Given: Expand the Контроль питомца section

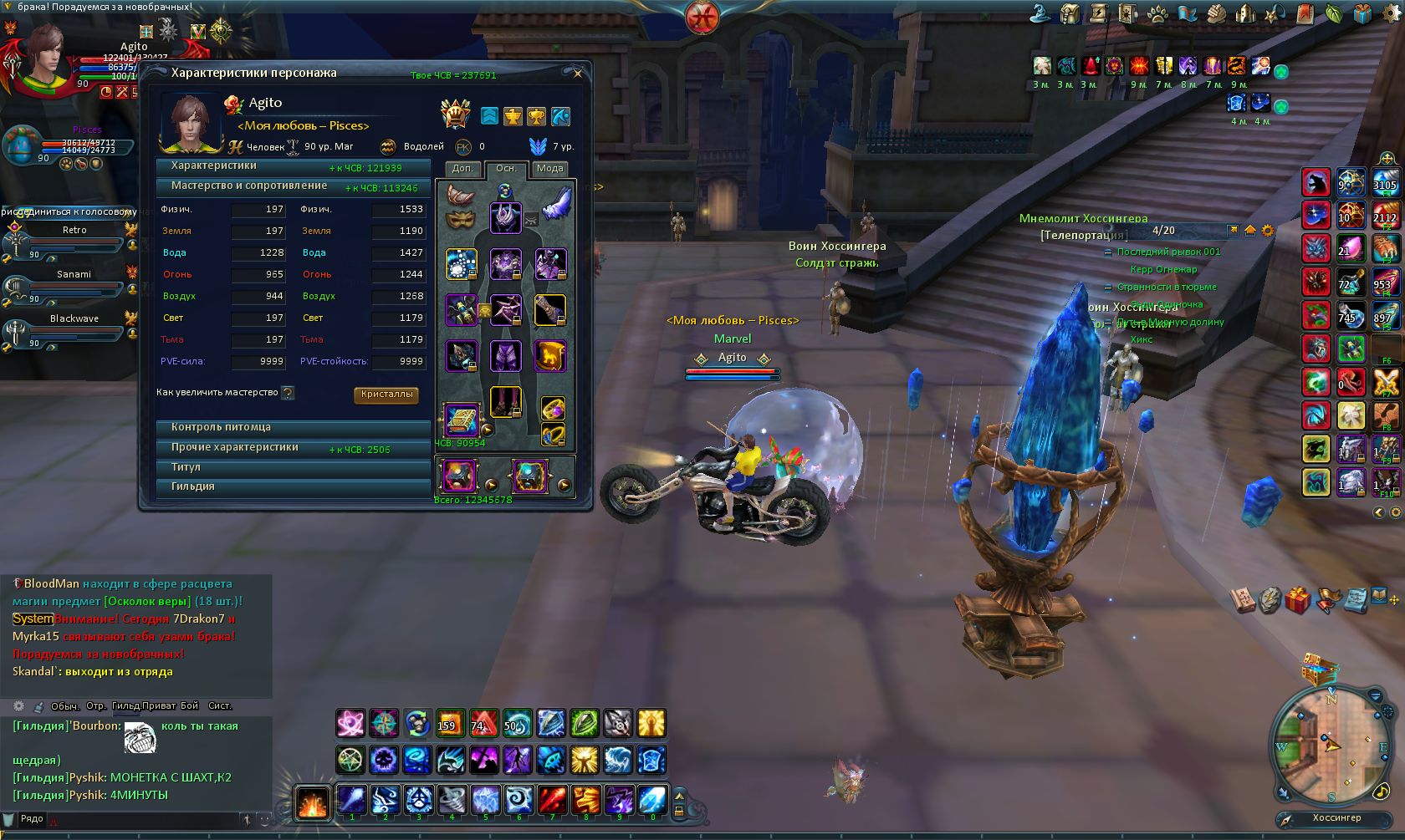Looking at the screenshot, I should pos(293,427).
